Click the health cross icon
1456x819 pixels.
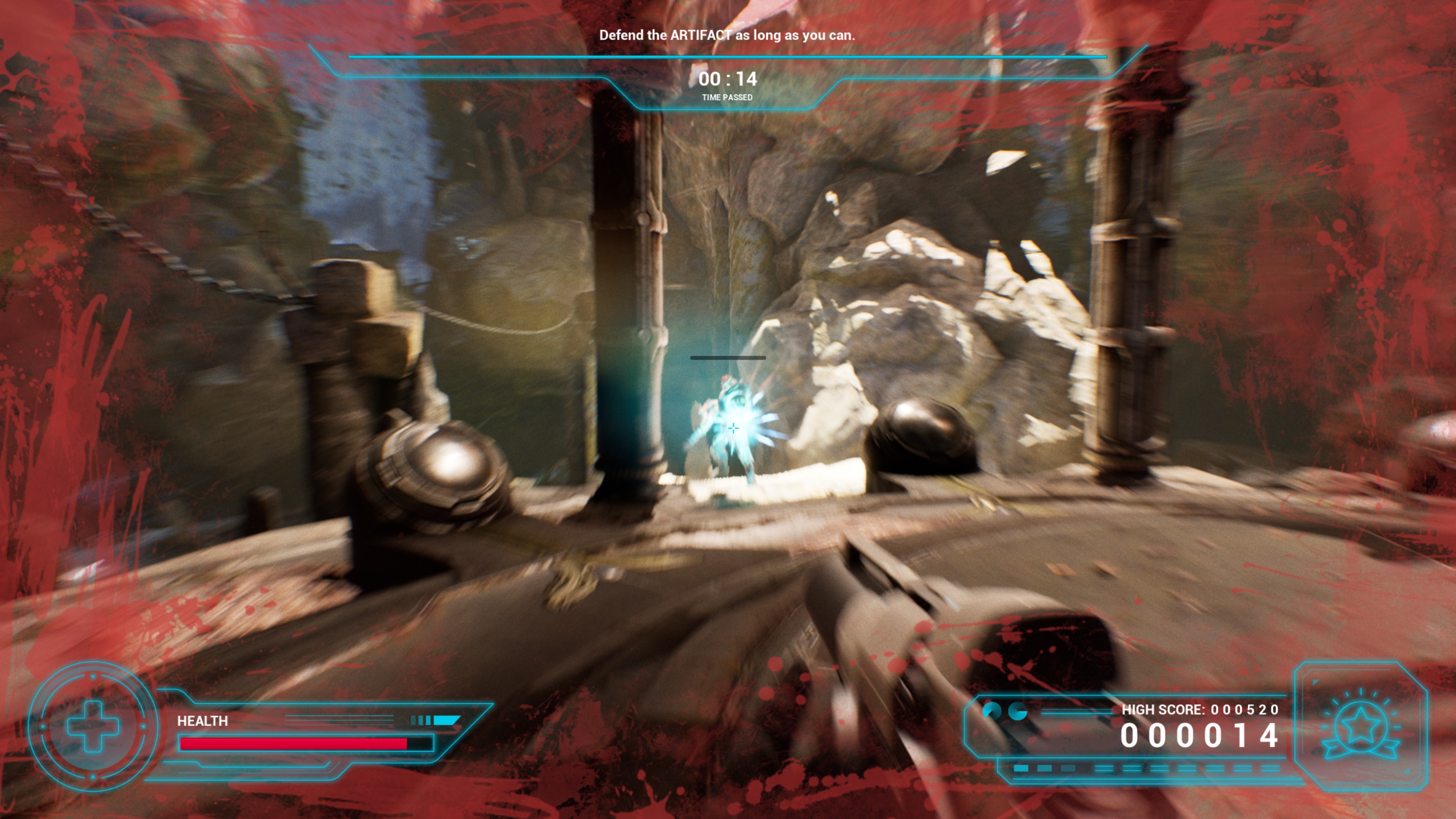click(93, 726)
